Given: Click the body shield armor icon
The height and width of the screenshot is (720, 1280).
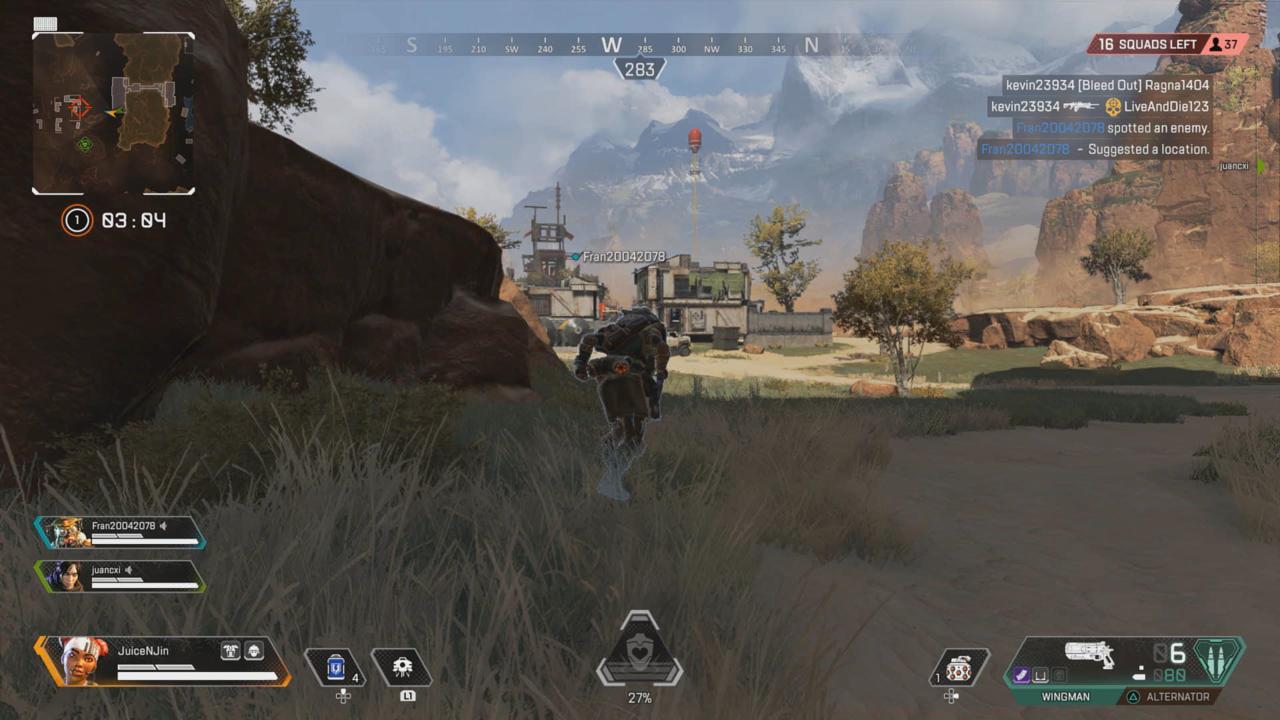Looking at the screenshot, I should [x=230, y=650].
